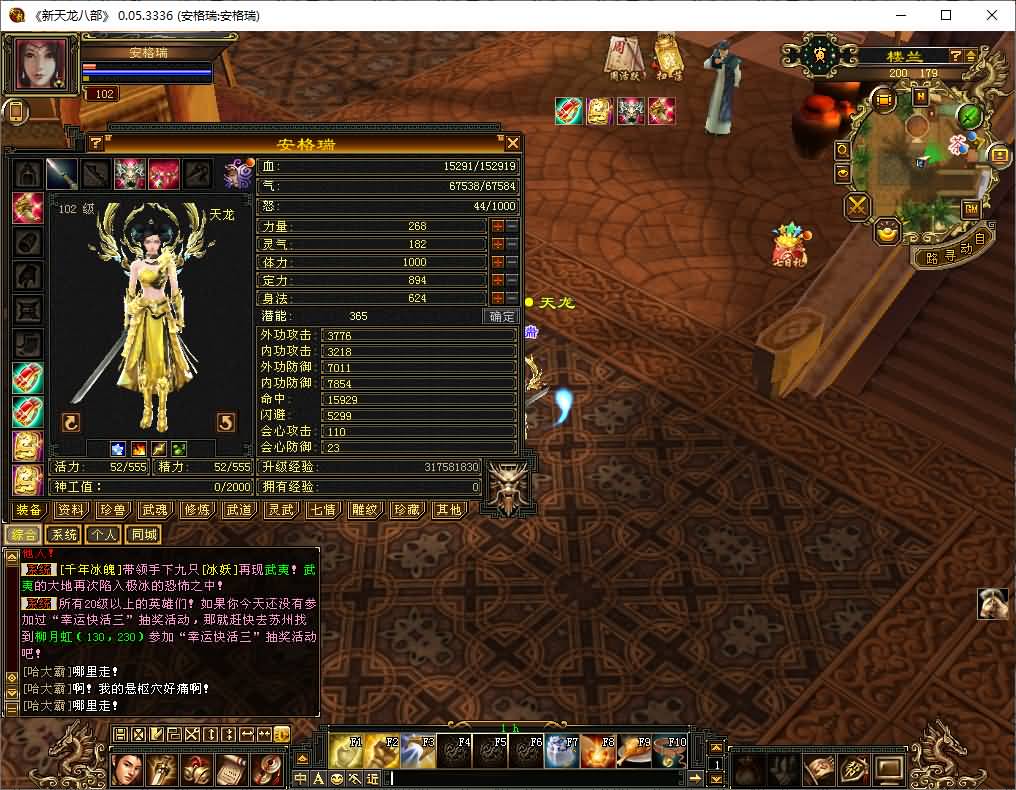Viewport: 1016px width, 790px height.
Task: Show the 同城 chat channel
Action: (143, 535)
